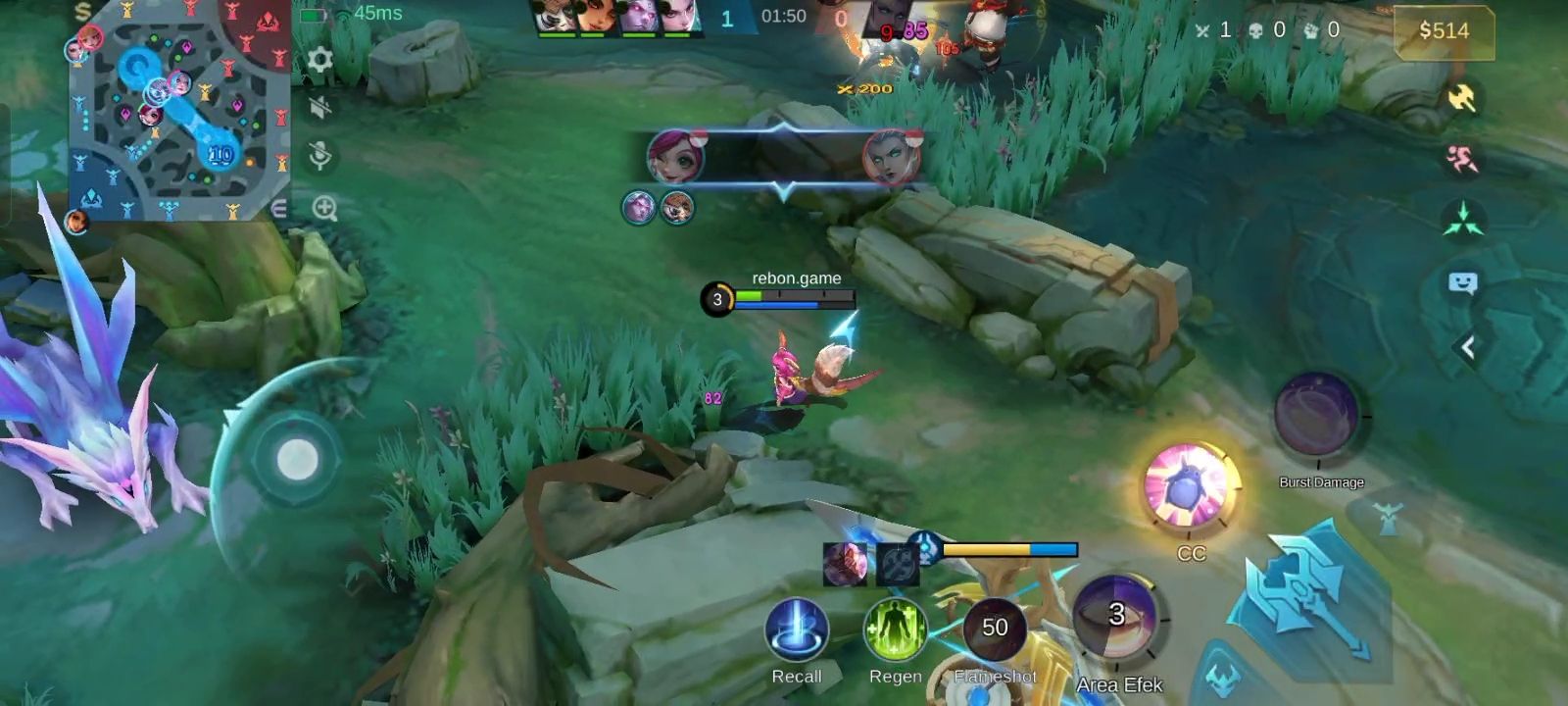The width and height of the screenshot is (1568, 706).
Task: Open the quick chat bubble
Action: (1462, 283)
